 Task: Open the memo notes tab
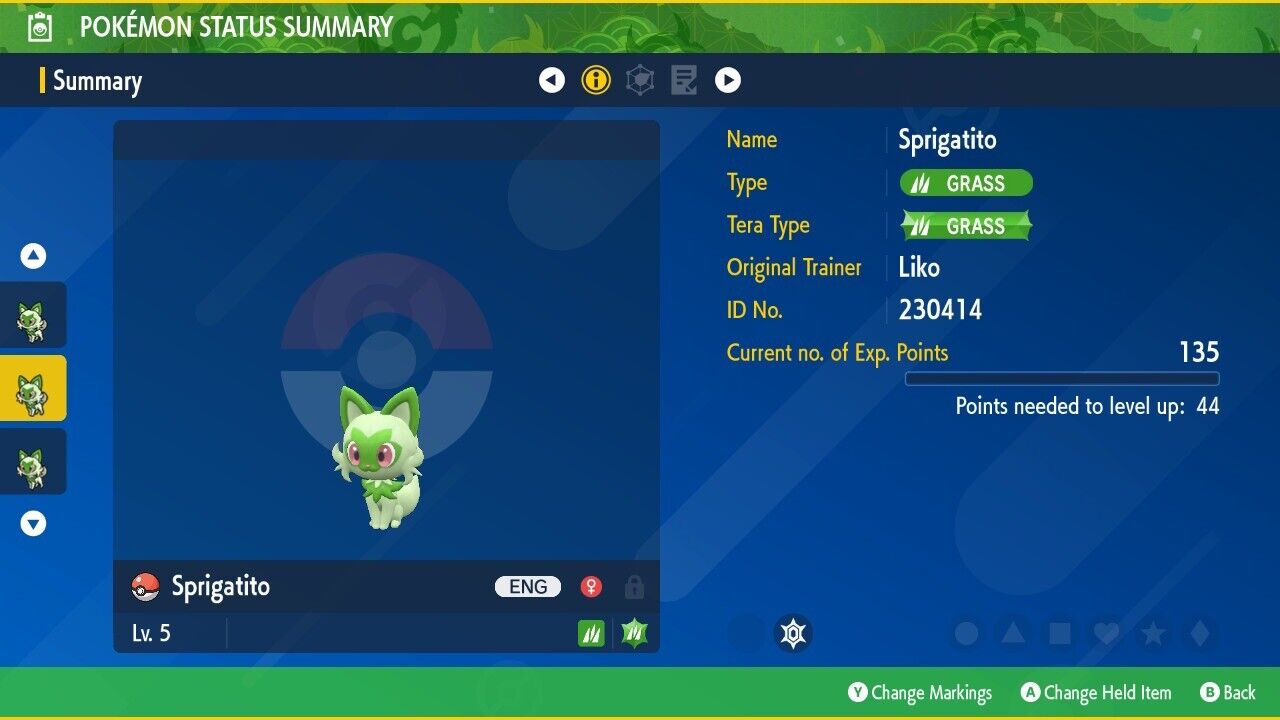coord(684,80)
